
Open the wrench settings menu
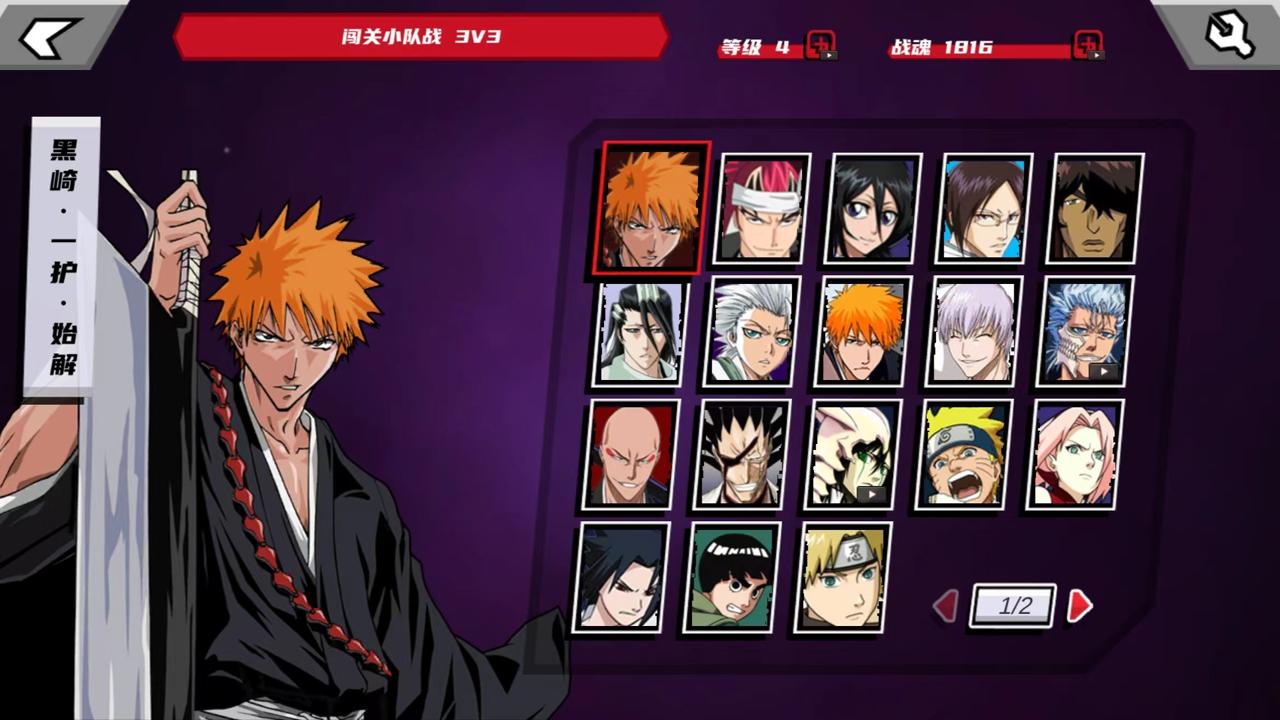pyautogui.click(x=1229, y=36)
